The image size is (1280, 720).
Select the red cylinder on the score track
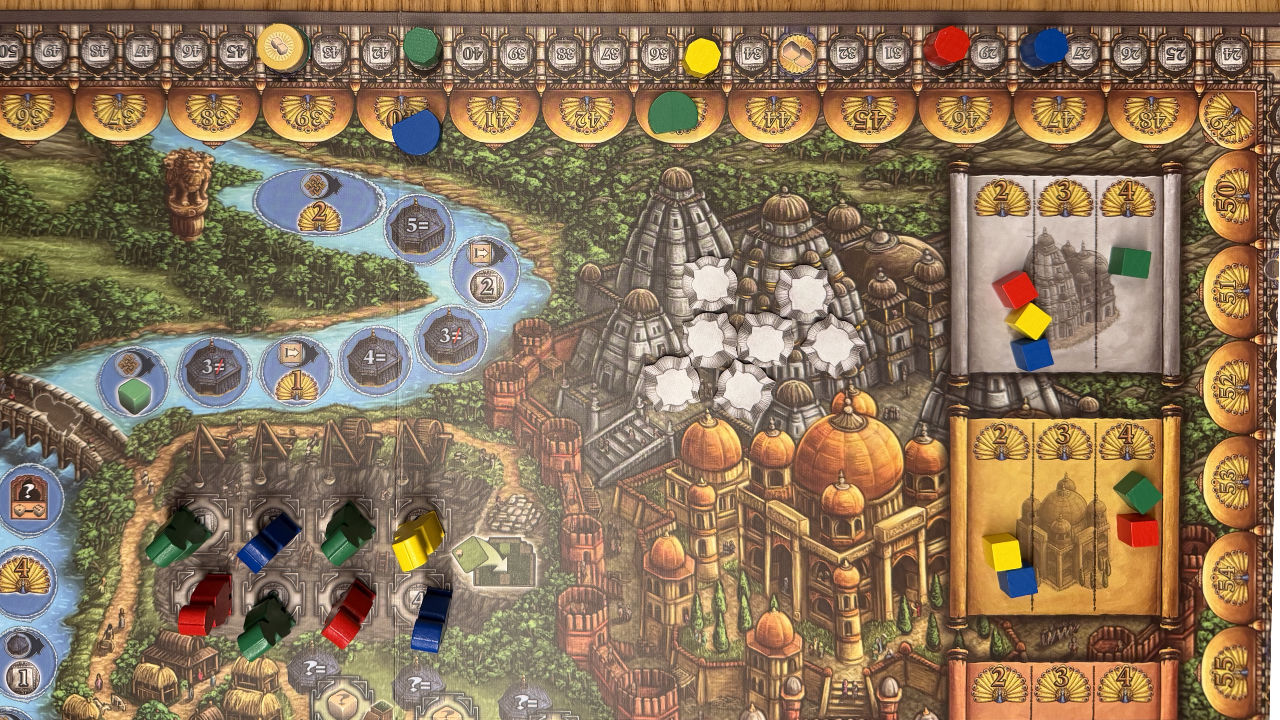pyautogui.click(x=945, y=46)
